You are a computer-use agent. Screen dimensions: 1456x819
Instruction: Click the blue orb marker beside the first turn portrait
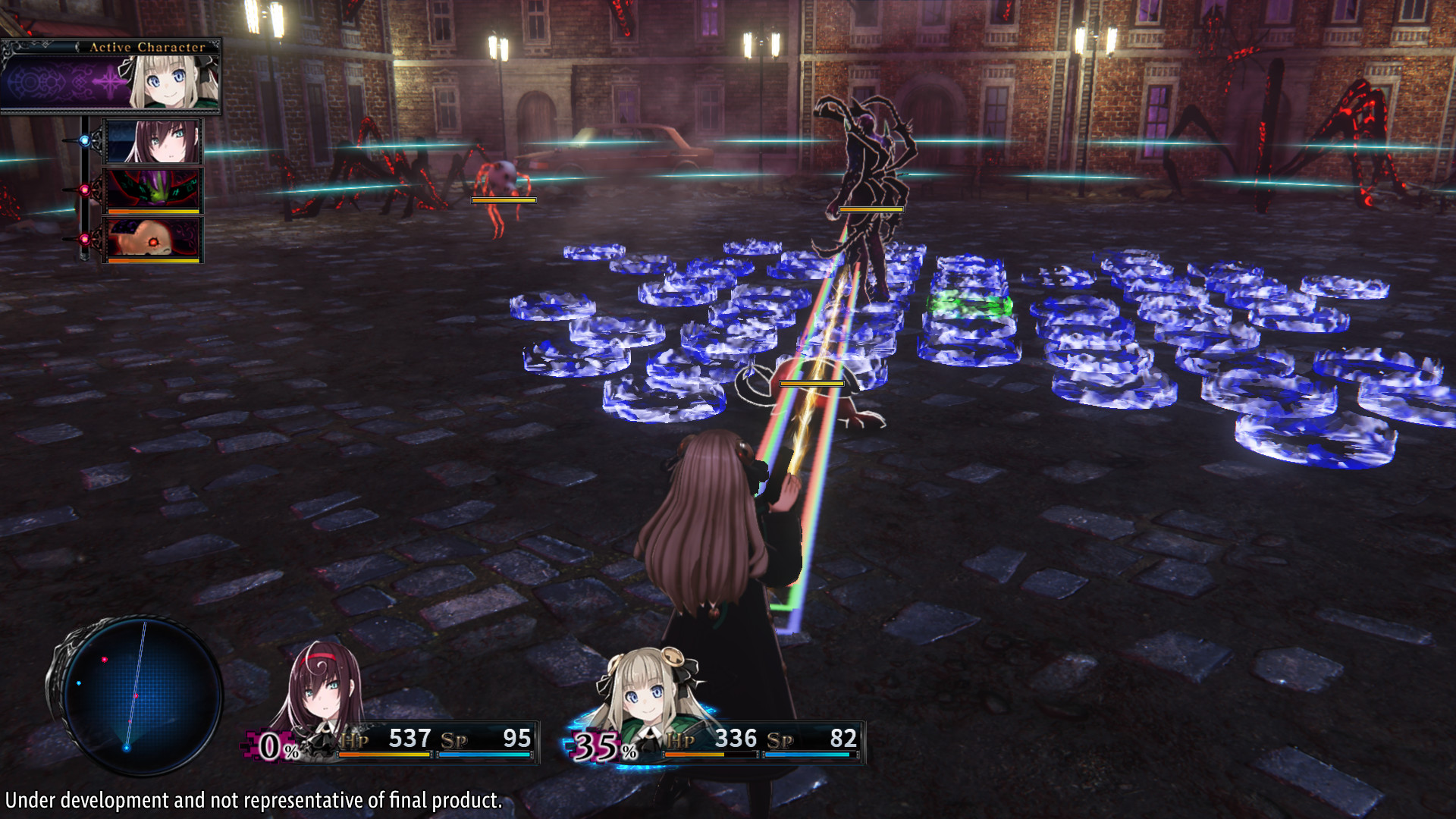(x=83, y=140)
